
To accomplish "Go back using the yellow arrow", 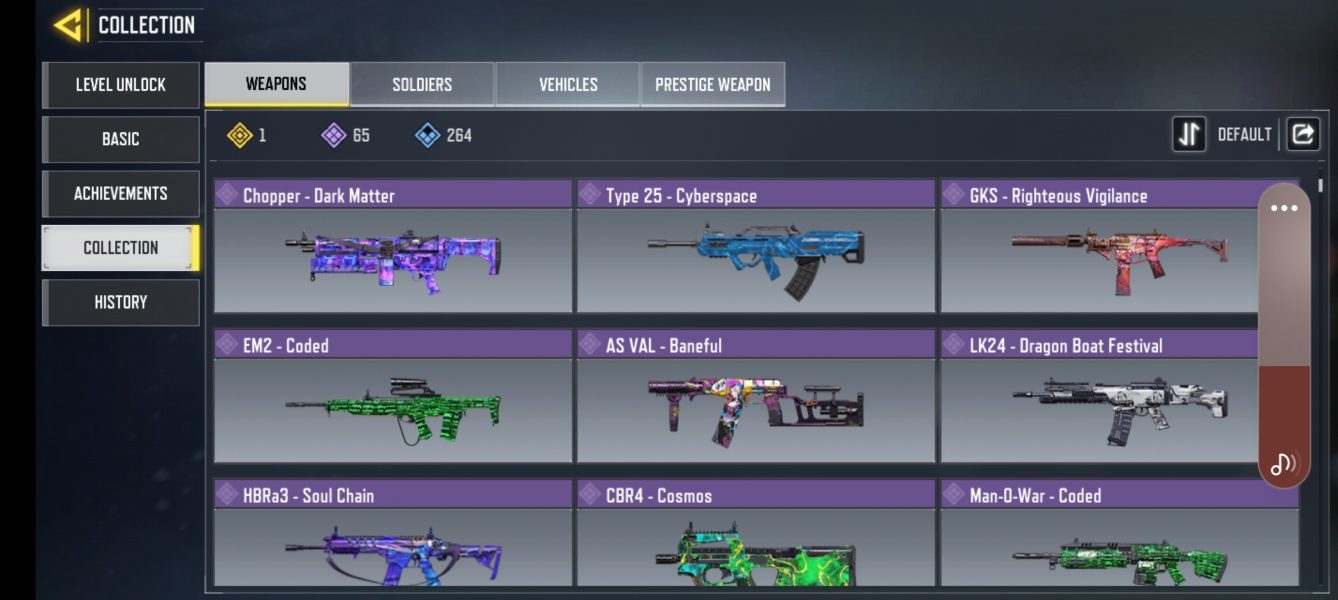I will [x=69, y=25].
